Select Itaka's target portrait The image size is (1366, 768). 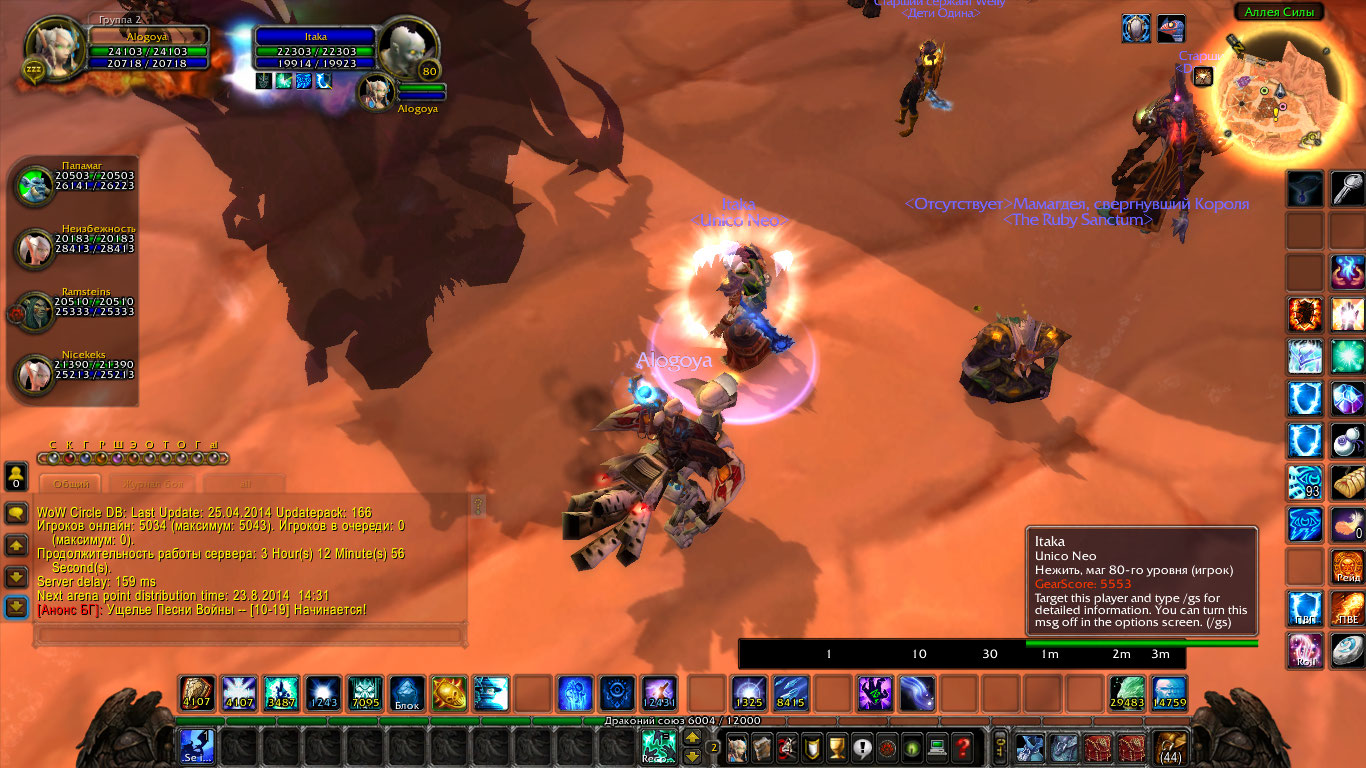point(409,49)
